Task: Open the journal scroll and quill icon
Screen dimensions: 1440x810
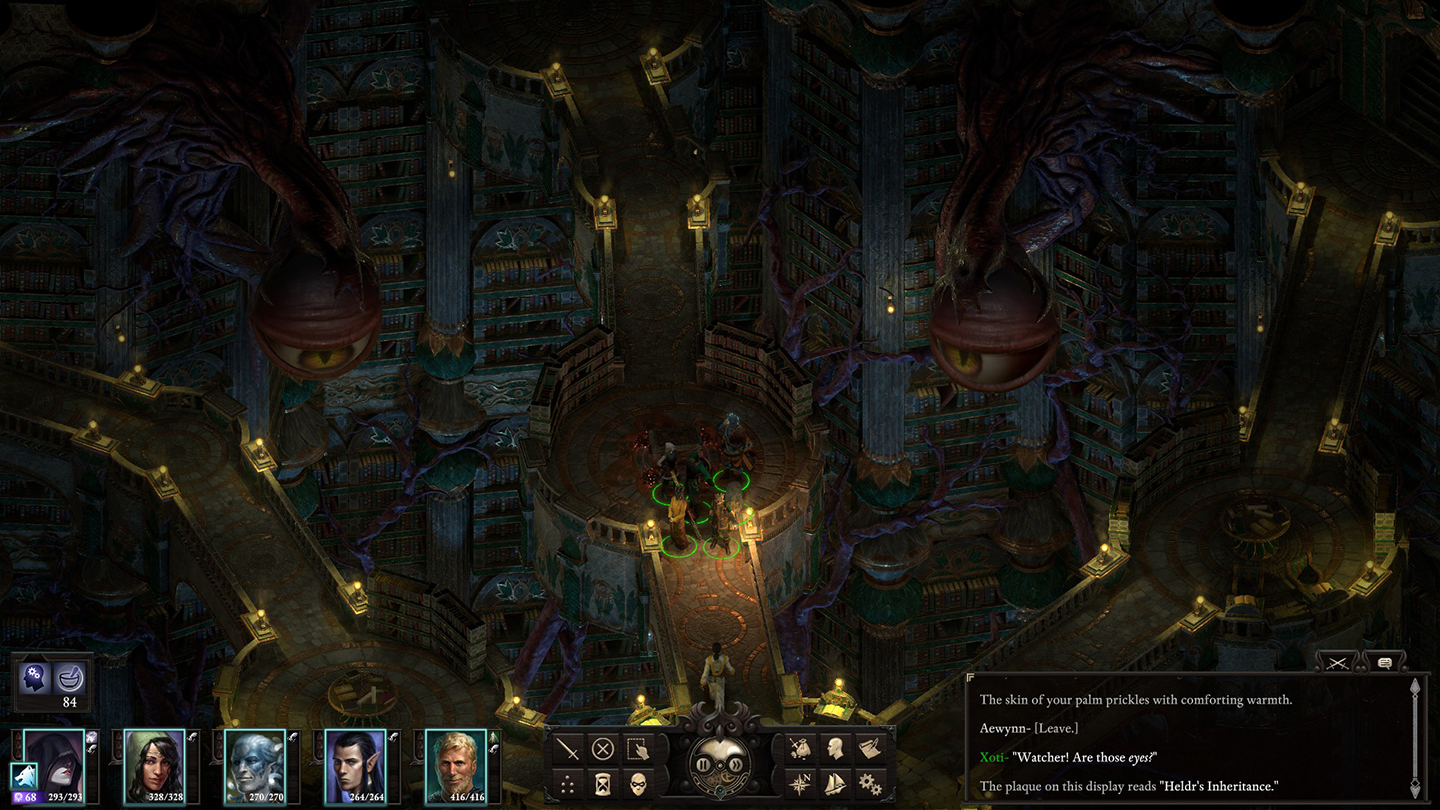Action: pos(867,748)
